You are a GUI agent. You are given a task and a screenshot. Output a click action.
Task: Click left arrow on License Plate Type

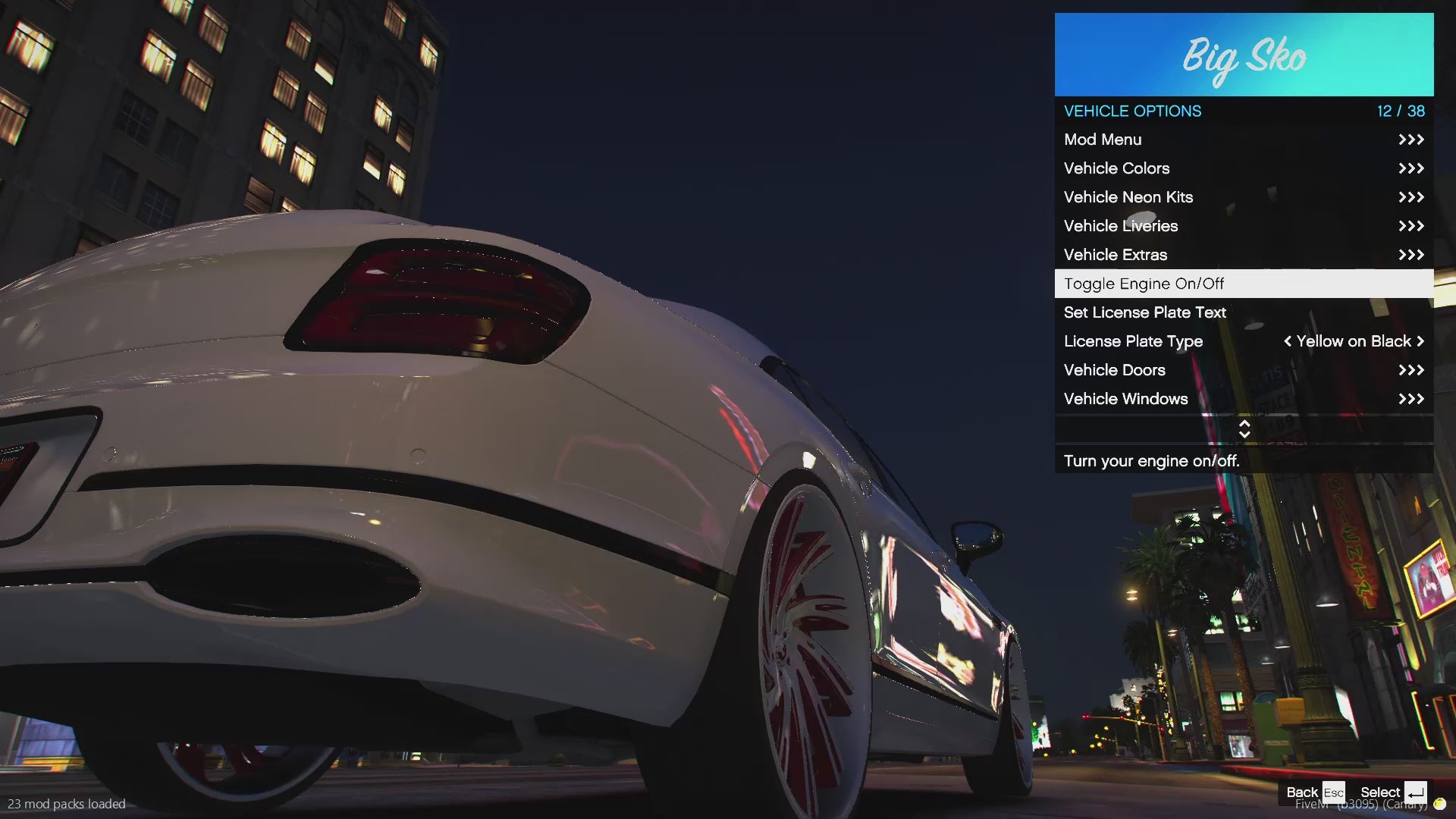click(1287, 341)
